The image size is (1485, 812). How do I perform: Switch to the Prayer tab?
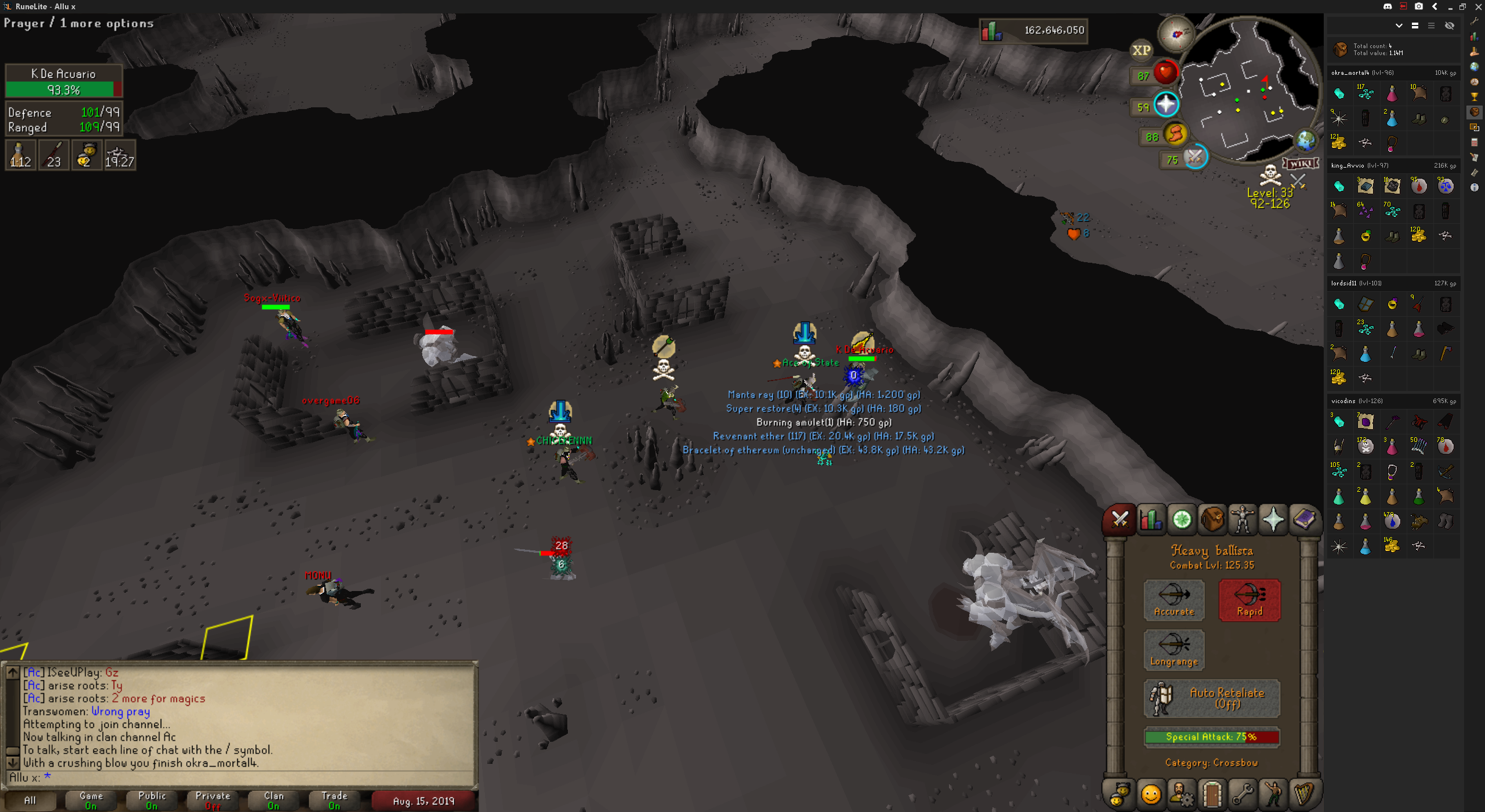(x=1273, y=519)
